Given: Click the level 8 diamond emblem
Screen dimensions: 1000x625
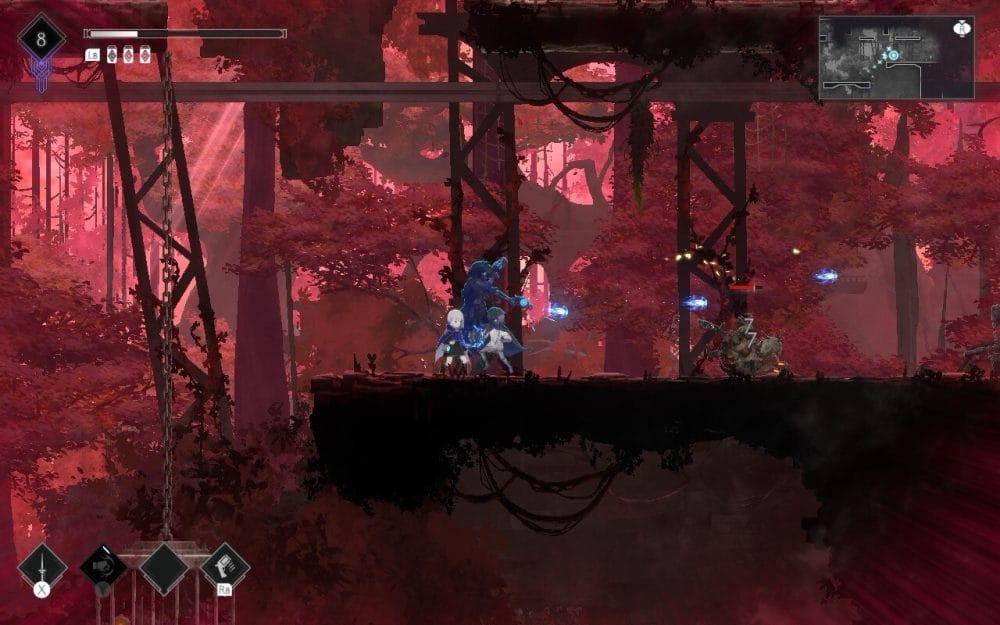Looking at the screenshot, I should coord(41,40).
